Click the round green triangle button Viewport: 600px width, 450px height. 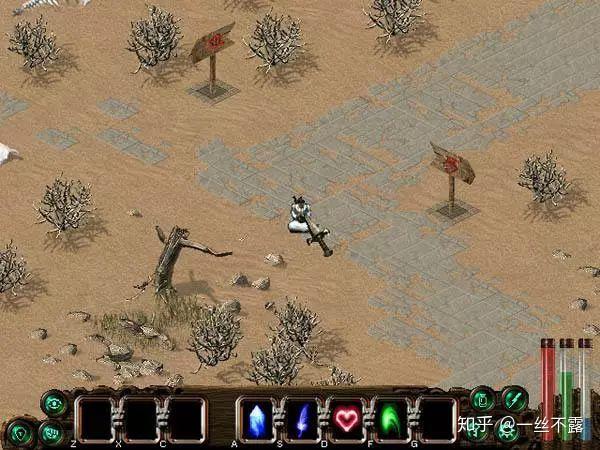(x=20, y=434)
